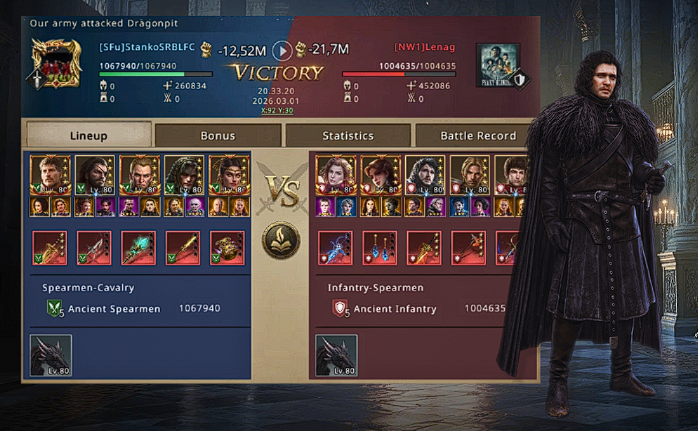Tap the defender's Ancient Infantry troop icon

(340, 309)
